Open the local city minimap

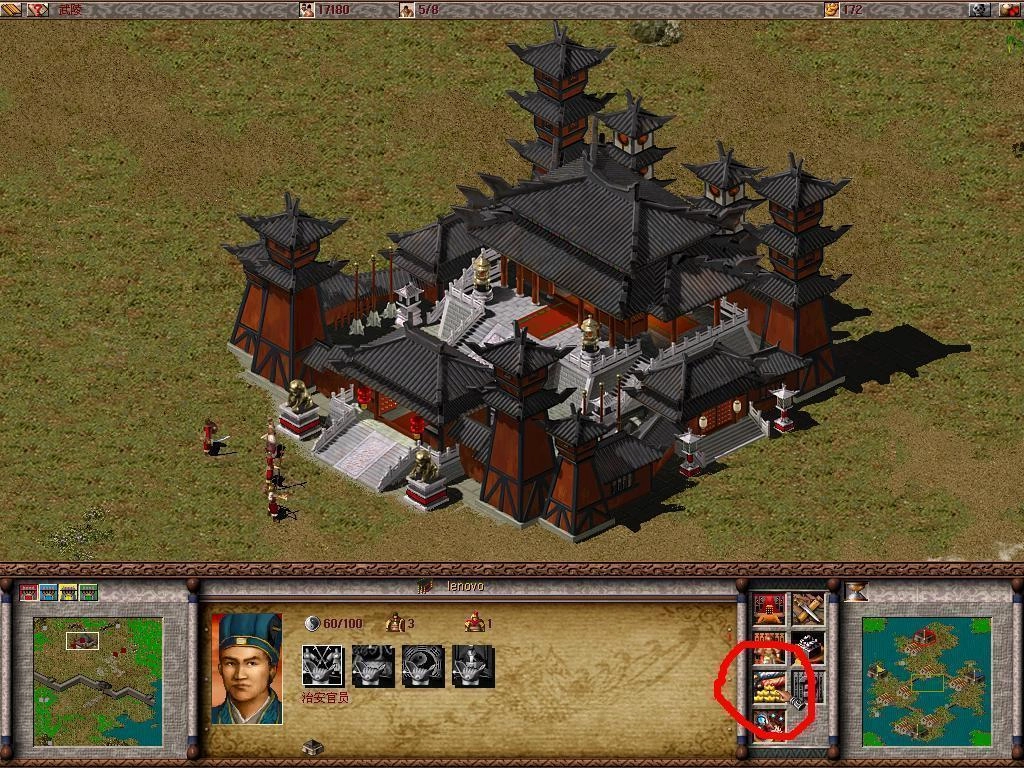97,680
